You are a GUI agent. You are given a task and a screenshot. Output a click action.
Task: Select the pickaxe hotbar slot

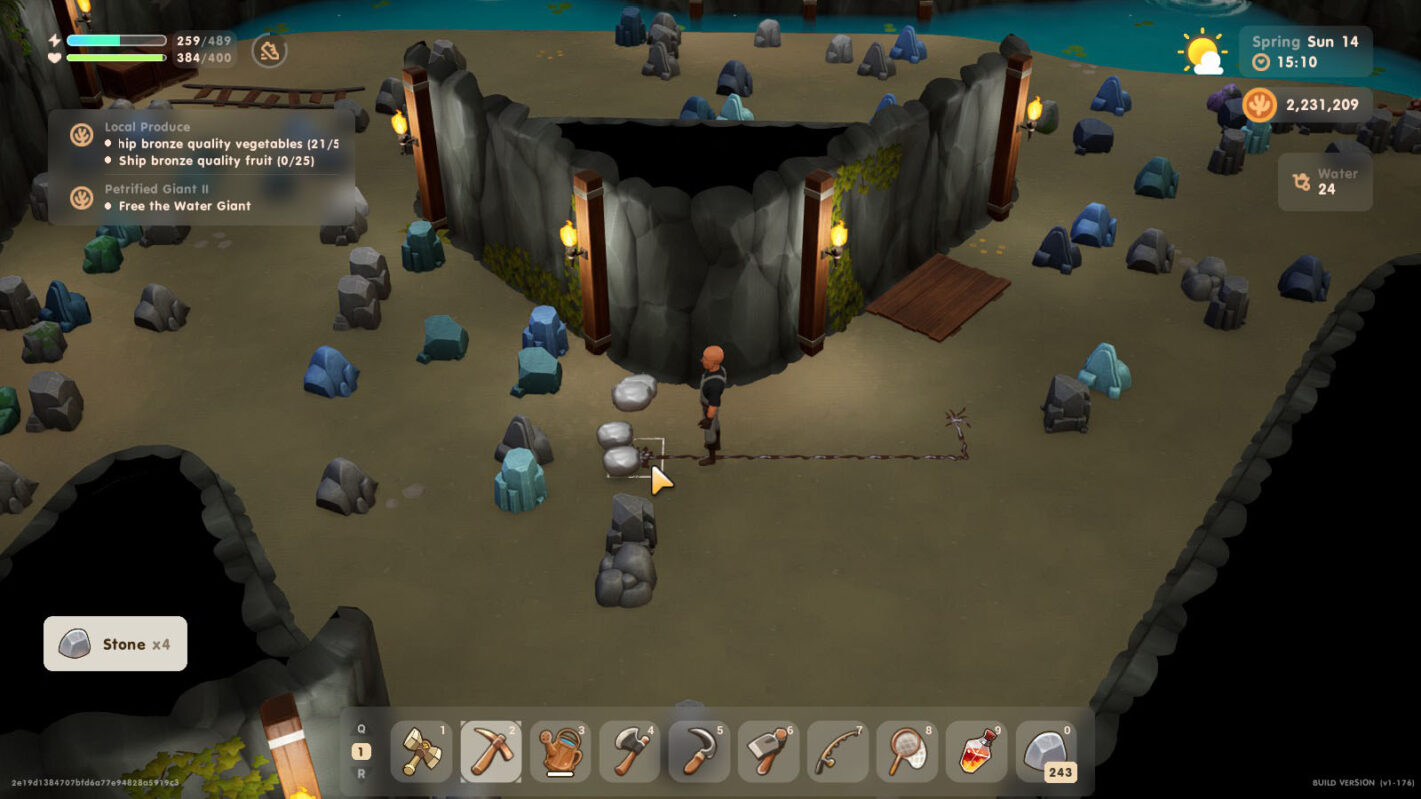click(491, 752)
